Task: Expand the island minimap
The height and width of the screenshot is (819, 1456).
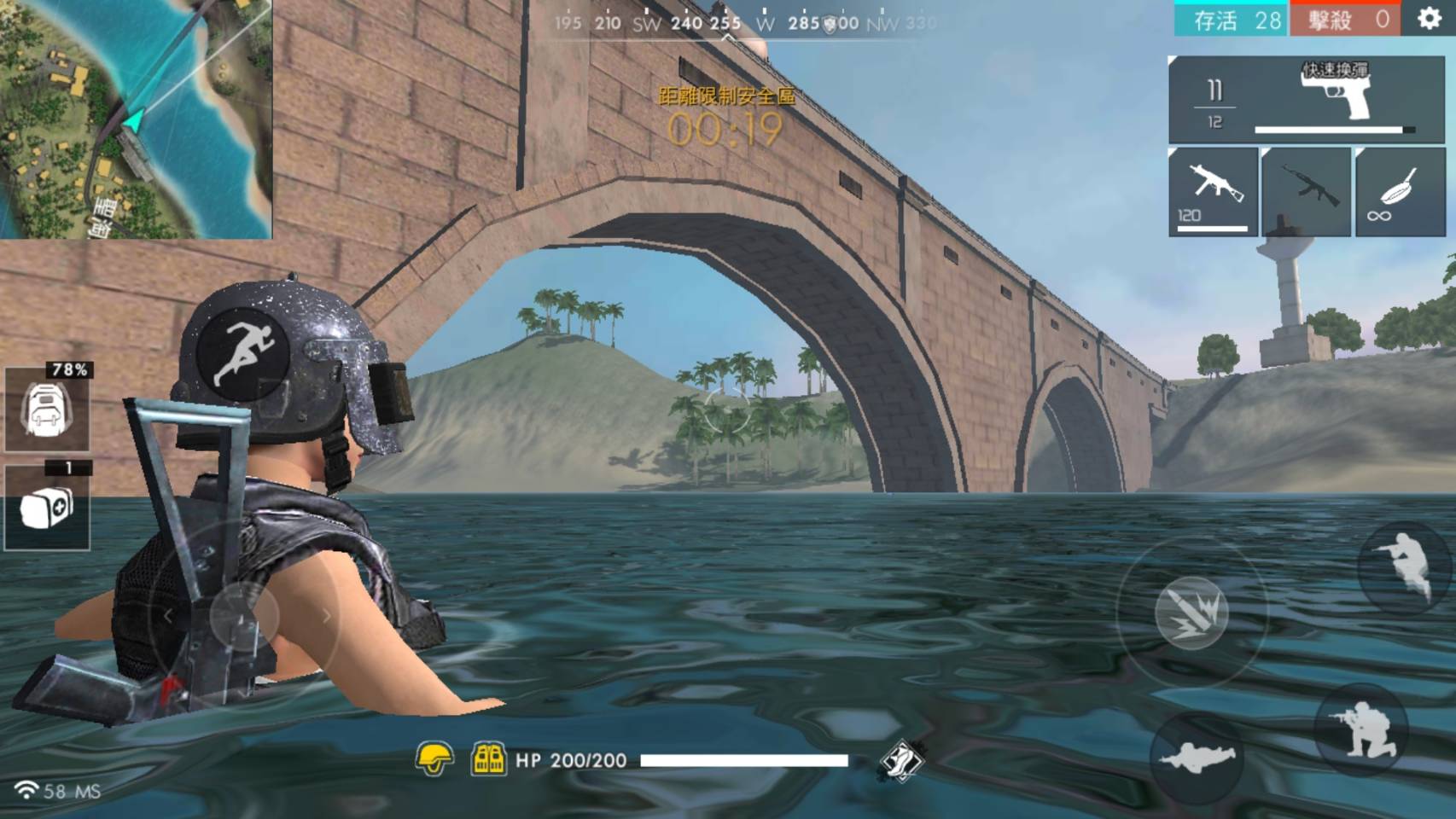Action: (136, 119)
